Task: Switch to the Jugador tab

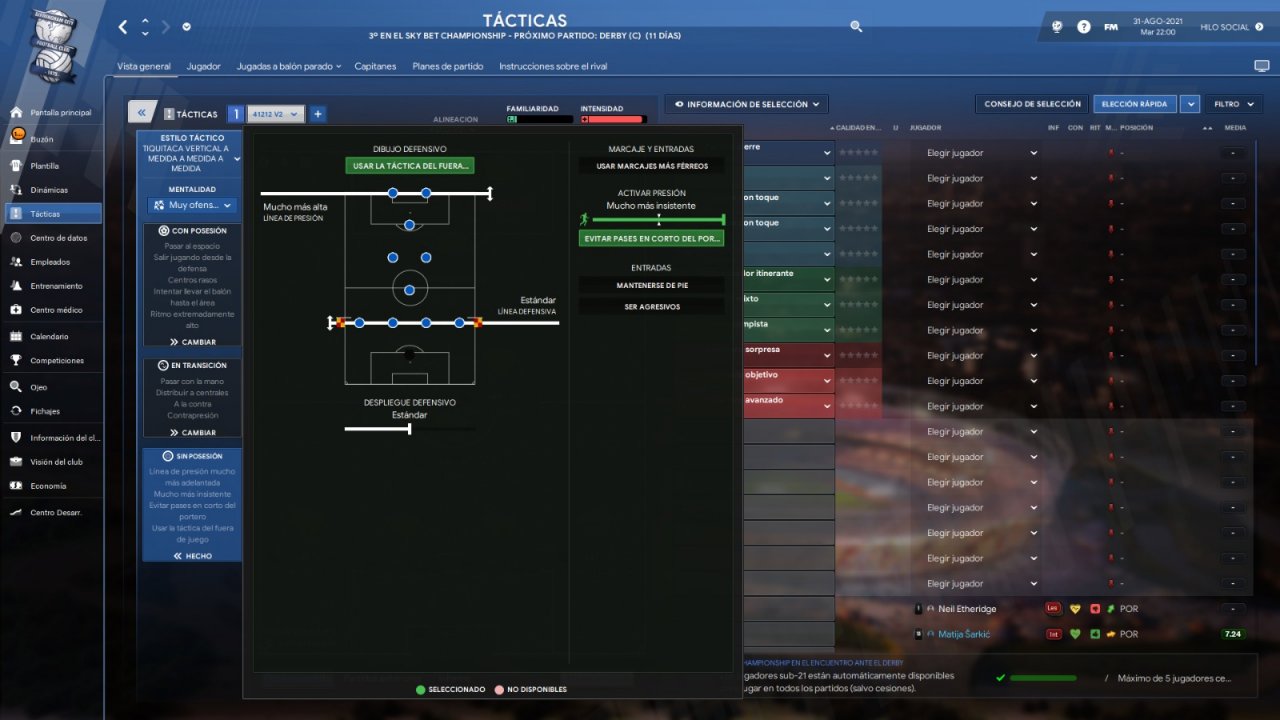Action: (x=203, y=66)
